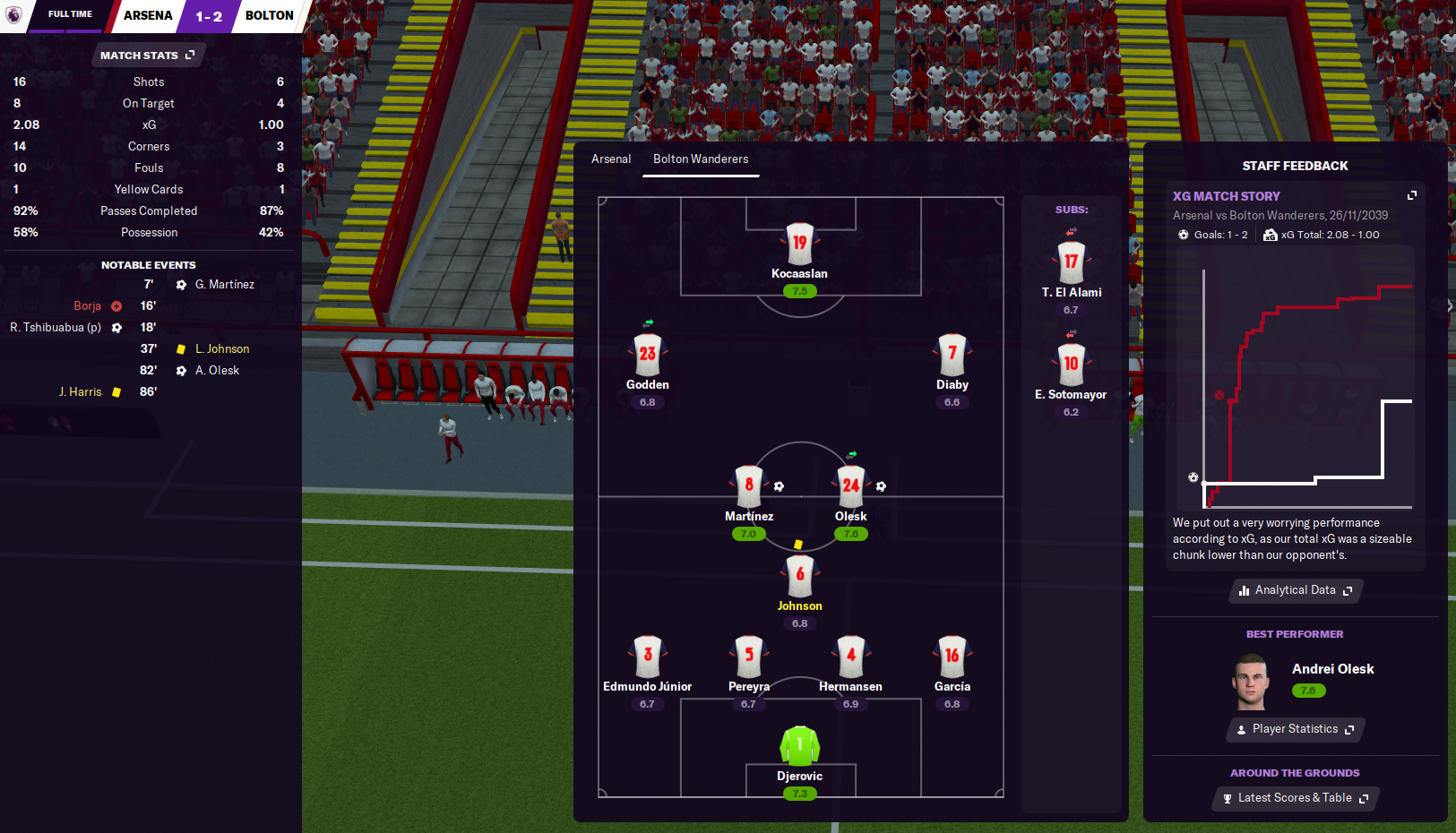
Task: Open R. Tshibuabua penalty event
Action: (x=56, y=328)
